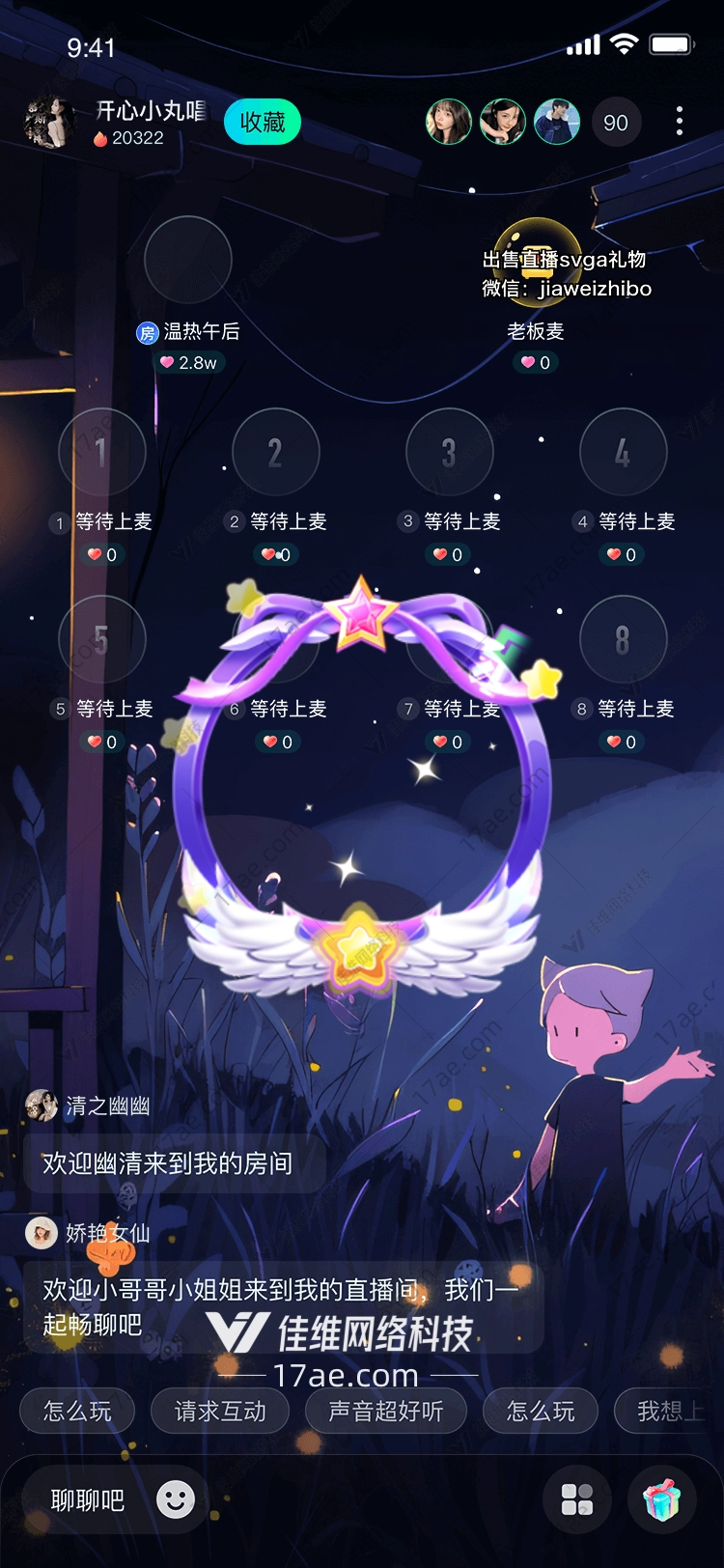724x1568 pixels.
Task: Select the 温热午后 host seat
Action: click(x=188, y=260)
